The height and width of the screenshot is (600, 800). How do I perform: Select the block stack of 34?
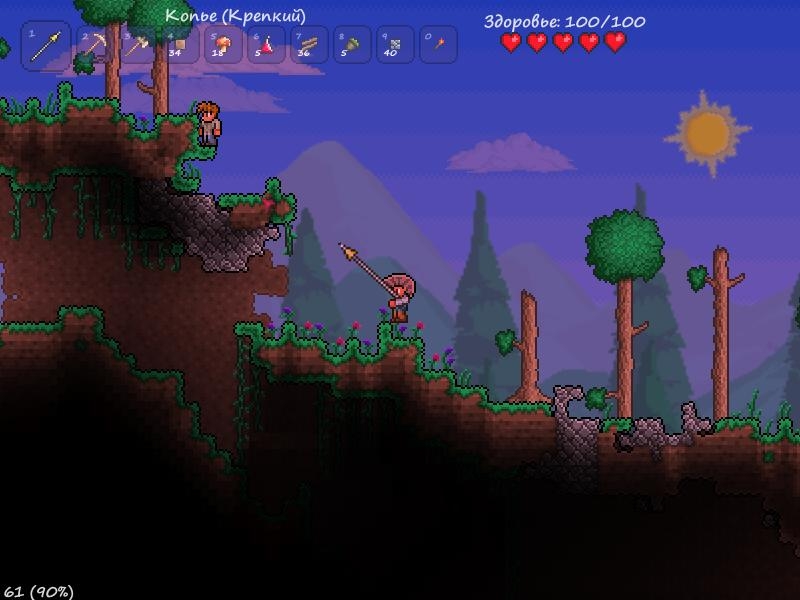point(180,46)
